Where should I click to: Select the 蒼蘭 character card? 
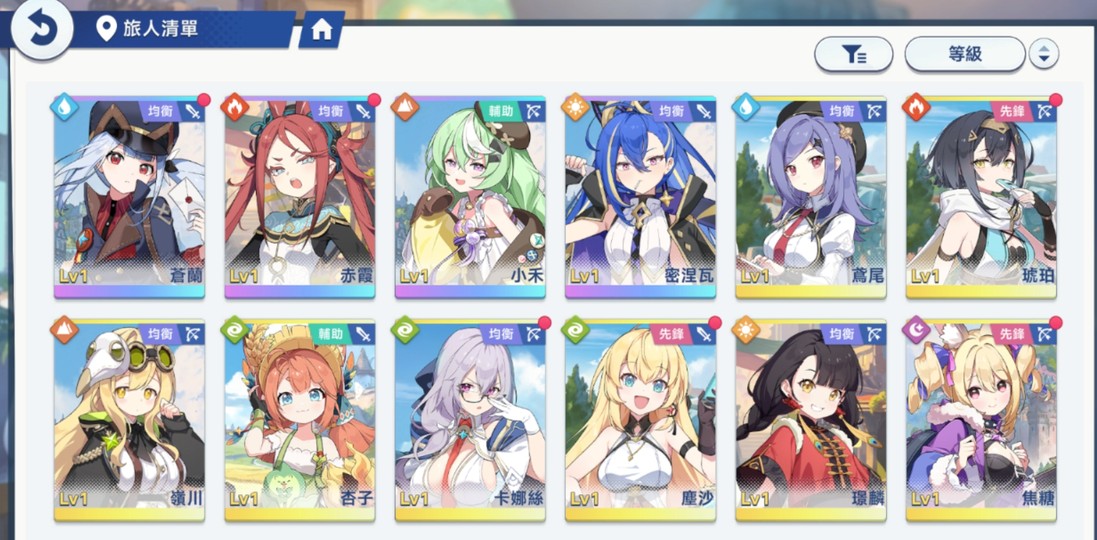pyautogui.click(x=129, y=197)
